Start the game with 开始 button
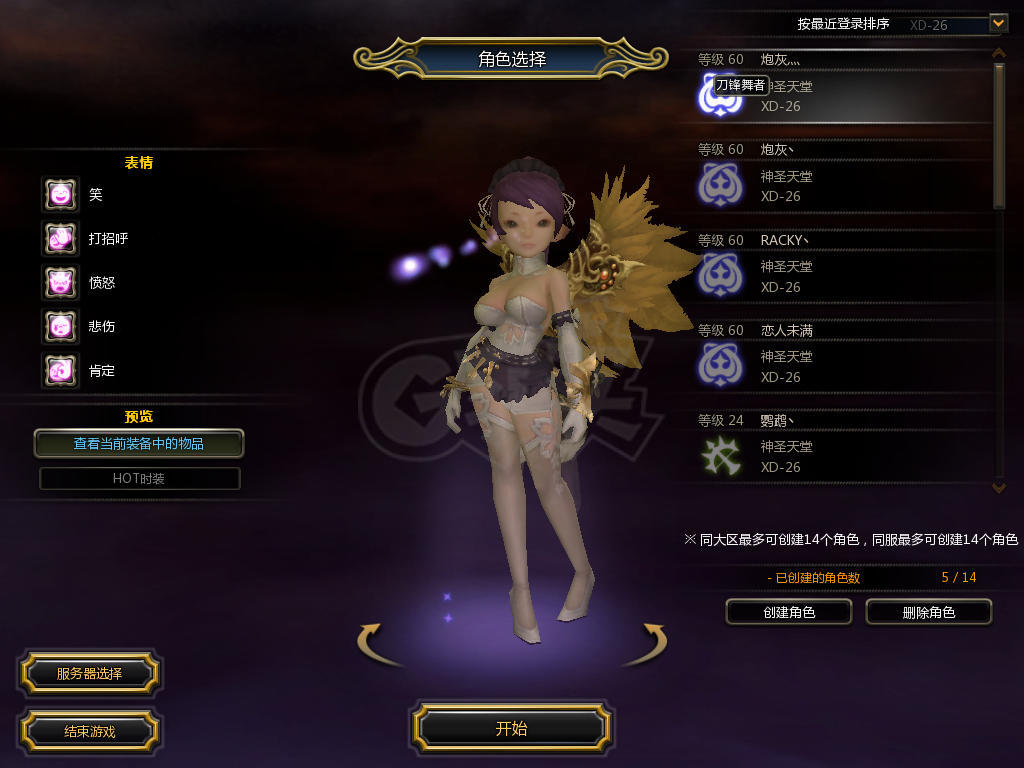Viewport: 1024px width, 768px height. pos(511,728)
